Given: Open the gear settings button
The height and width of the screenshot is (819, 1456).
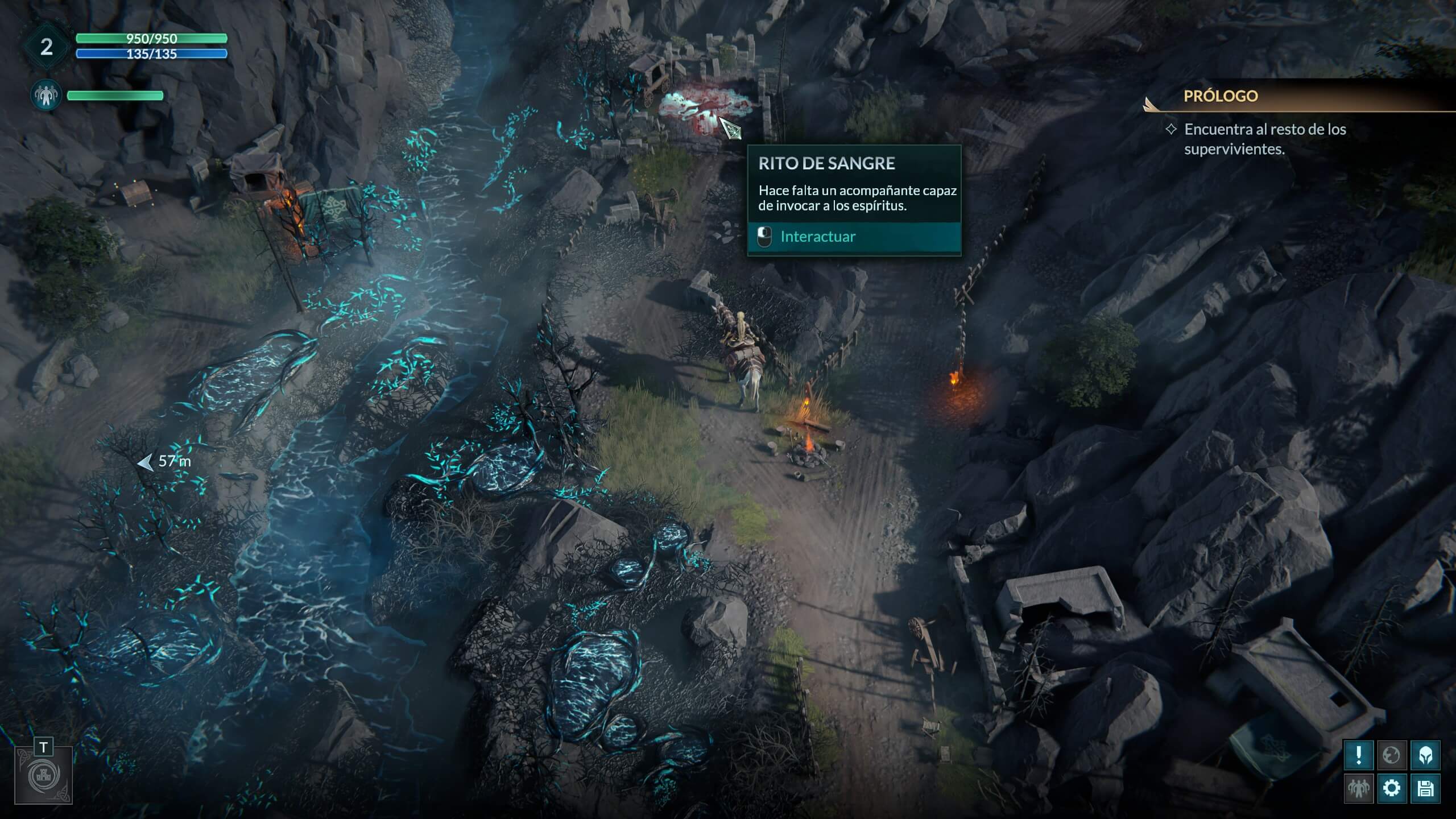Looking at the screenshot, I should point(1392,788).
